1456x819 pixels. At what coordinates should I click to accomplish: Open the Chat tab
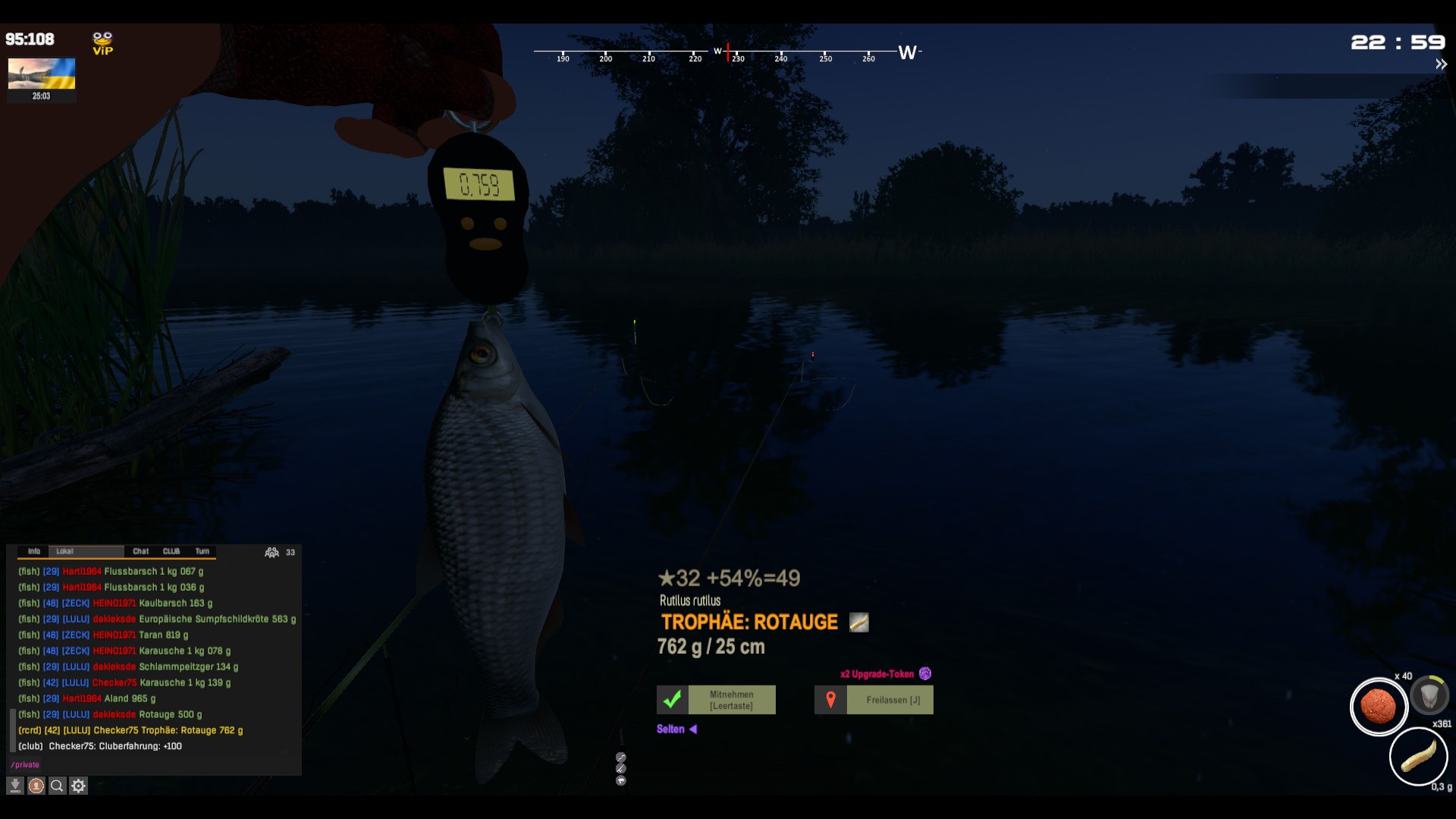(141, 551)
